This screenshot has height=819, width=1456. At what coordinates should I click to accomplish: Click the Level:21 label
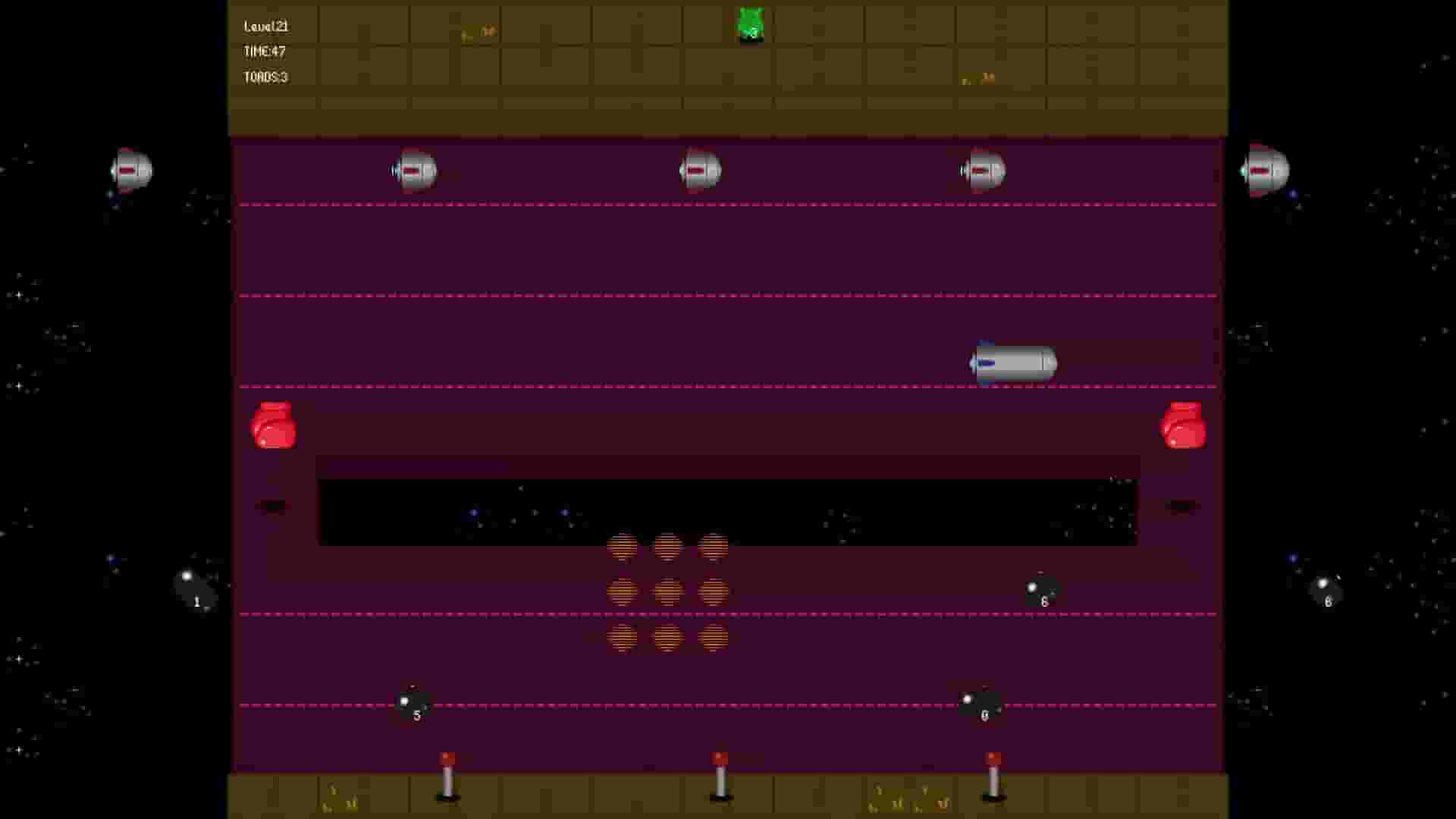tap(265, 26)
